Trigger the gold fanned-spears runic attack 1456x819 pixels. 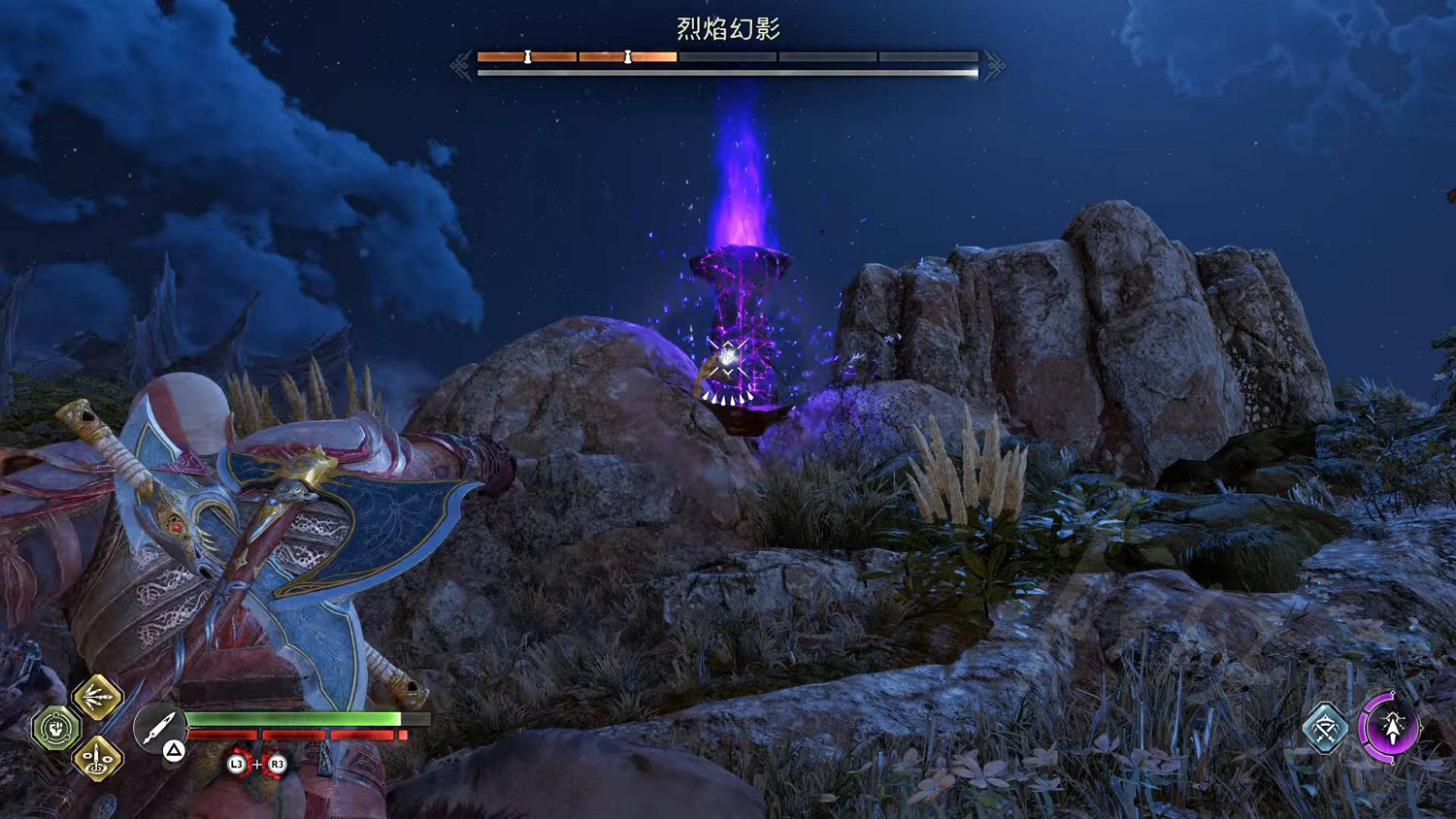coord(97,696)
